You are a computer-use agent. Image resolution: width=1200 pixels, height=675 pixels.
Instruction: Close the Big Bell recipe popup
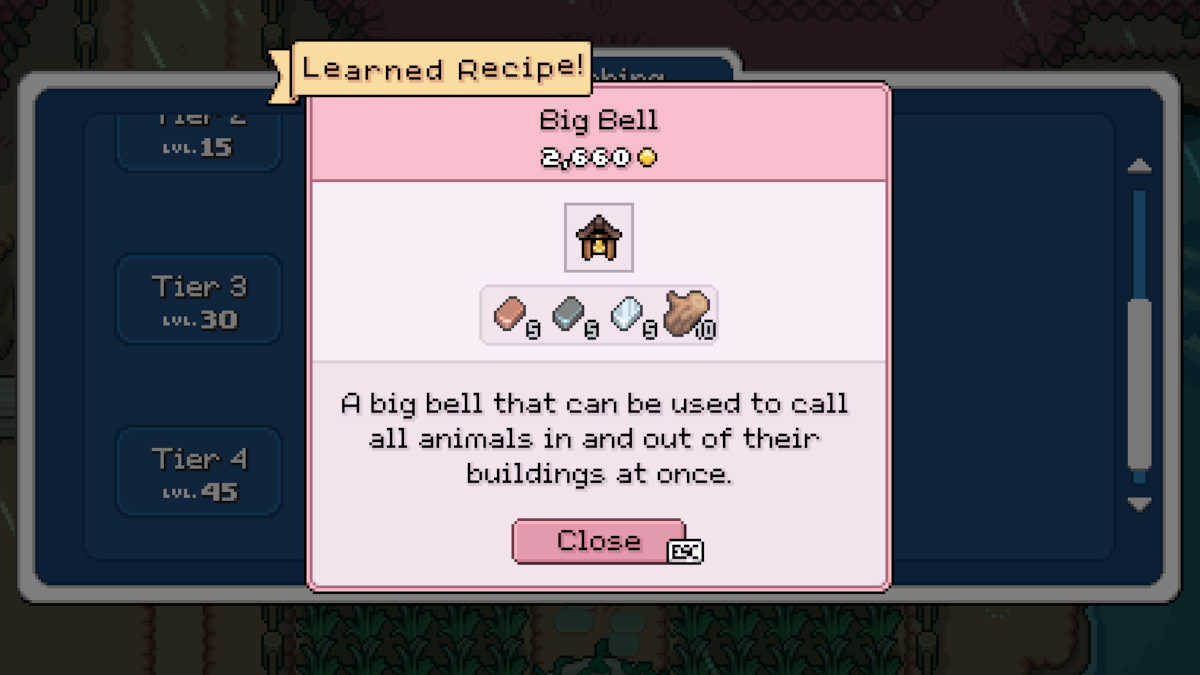click(598, 541)
